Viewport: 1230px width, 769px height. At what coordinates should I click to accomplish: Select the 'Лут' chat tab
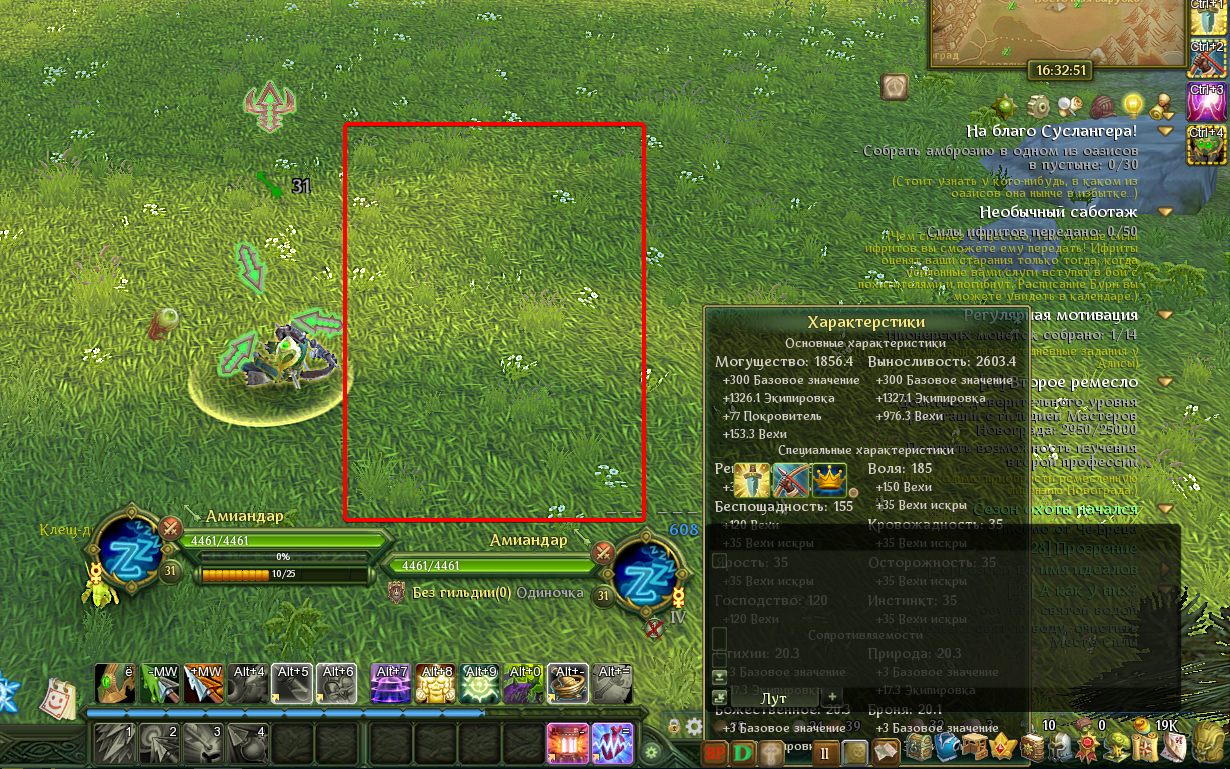pyautogui.click(x=774, y=697)
